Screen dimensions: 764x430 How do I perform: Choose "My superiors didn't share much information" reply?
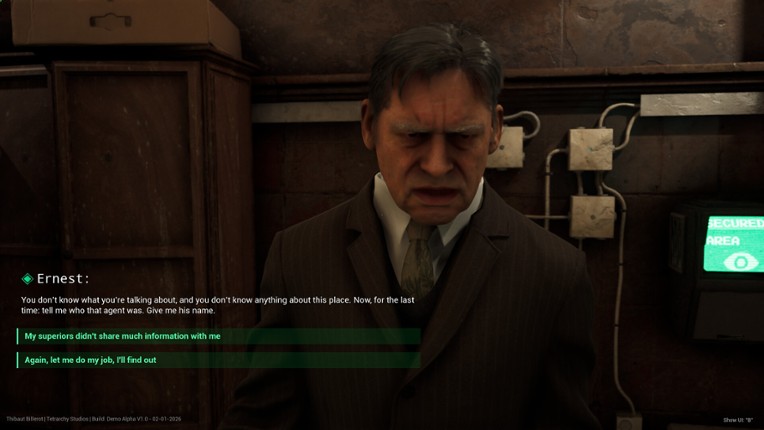123,336
